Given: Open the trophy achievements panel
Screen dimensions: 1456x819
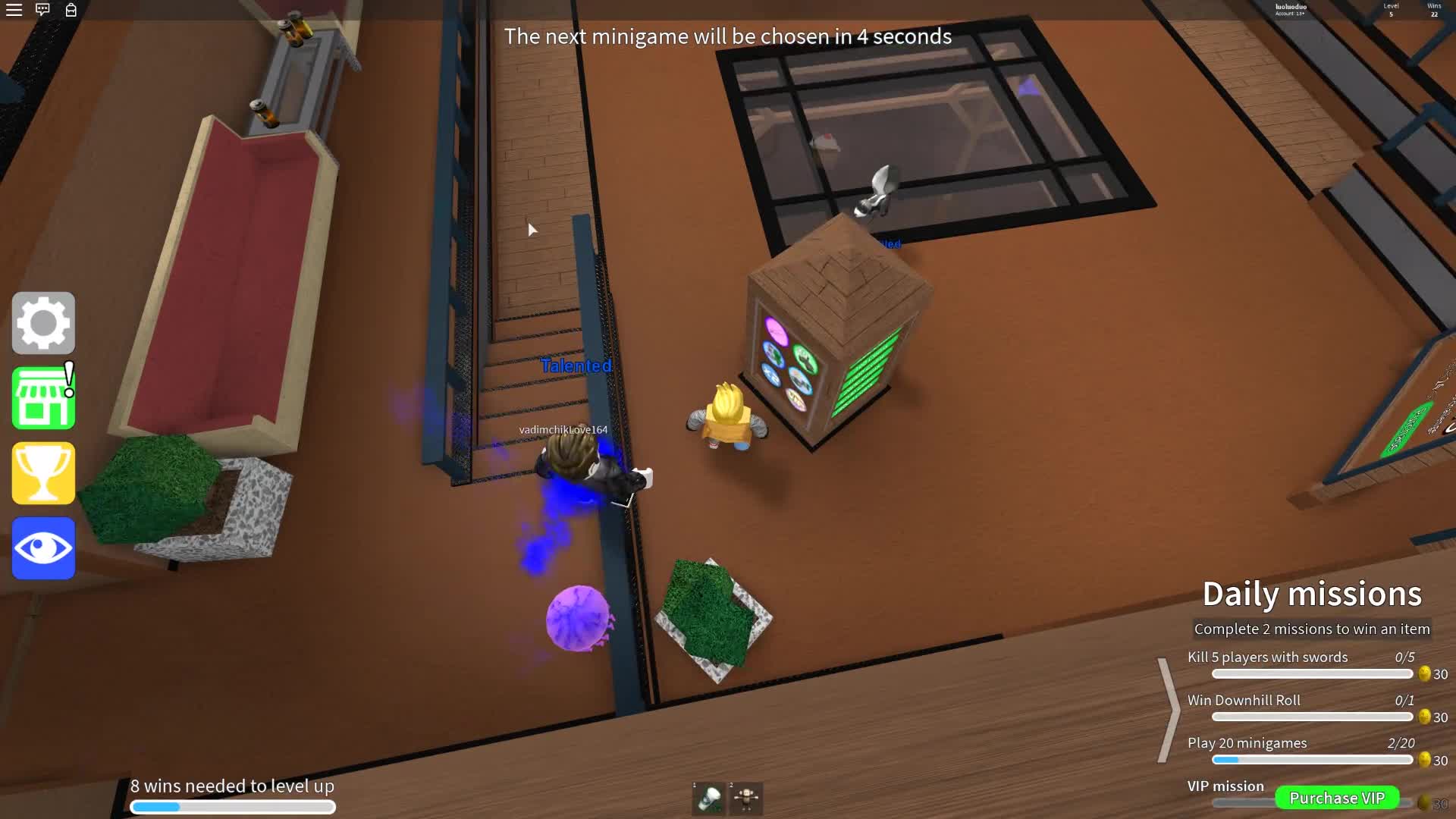Looking at the screenshot, I should pos(43,472).
